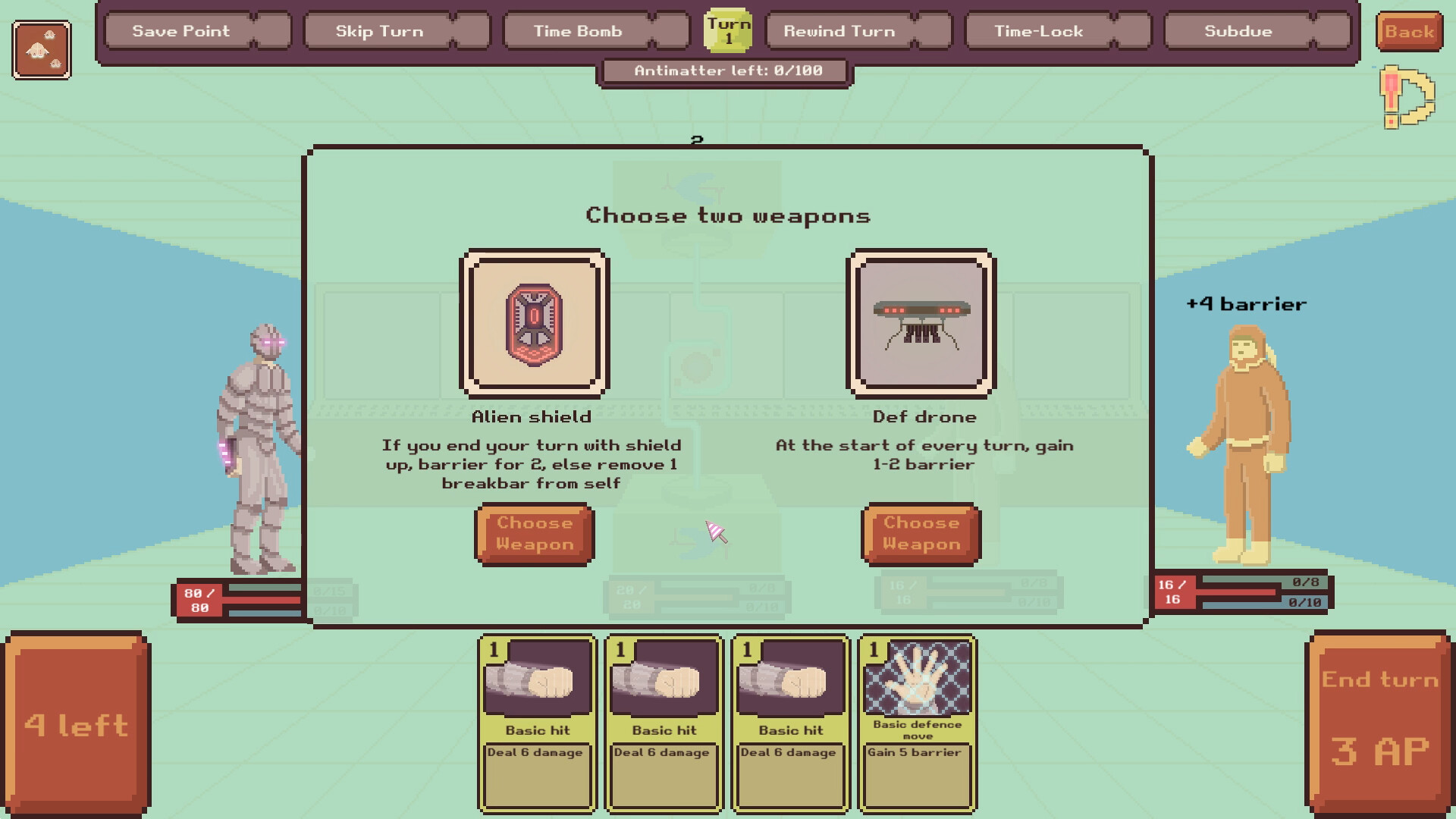The height and width of the screenshot is (819, 1456).
Task: Select the Def drone weapon icon
Action: point(920,322)
